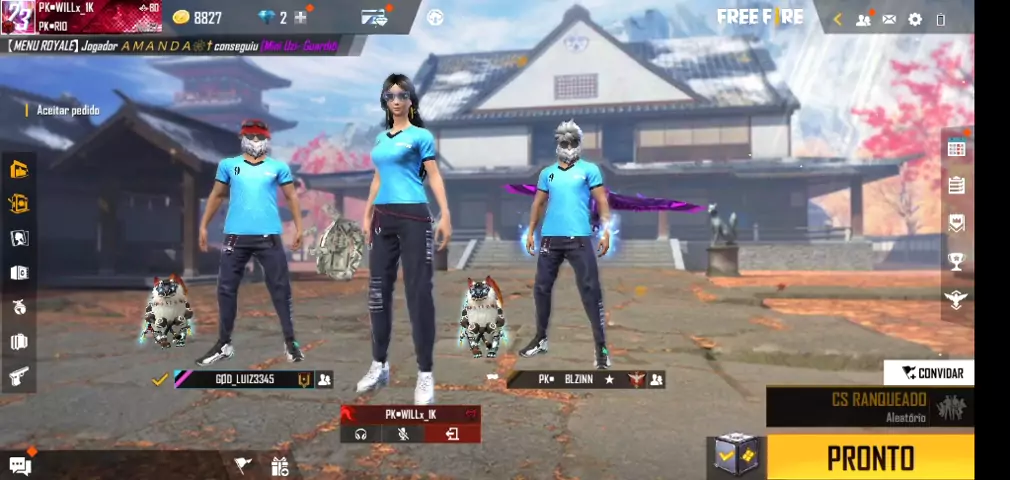1010x480 pixels.
Task: Toggle the headphones voice button
Action: click(x=361, y=434)
